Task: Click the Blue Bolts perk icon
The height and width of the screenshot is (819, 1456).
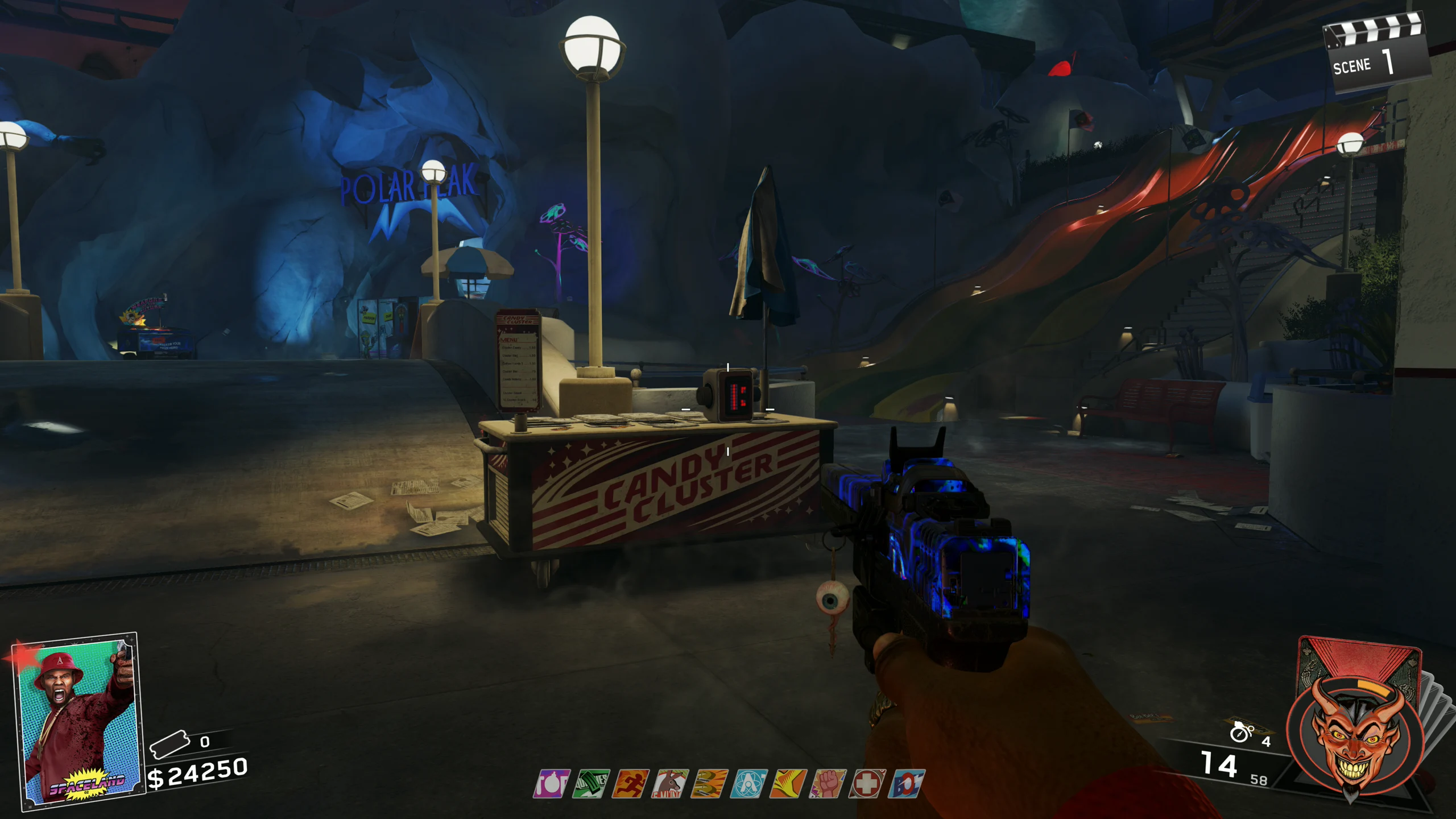Action: [x=906, y=784]
